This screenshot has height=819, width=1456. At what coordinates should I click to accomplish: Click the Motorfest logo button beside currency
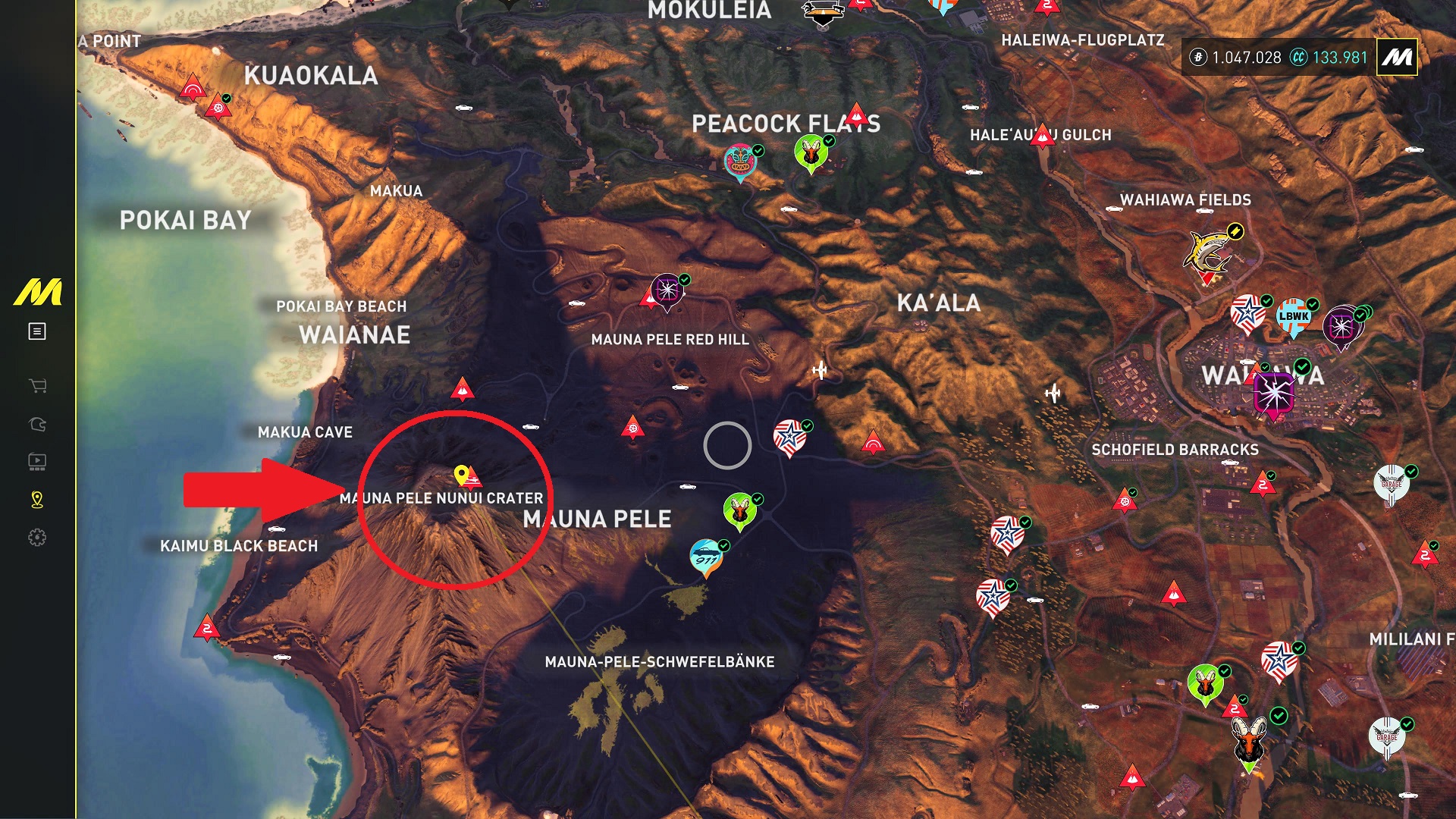coord(1397,57)
